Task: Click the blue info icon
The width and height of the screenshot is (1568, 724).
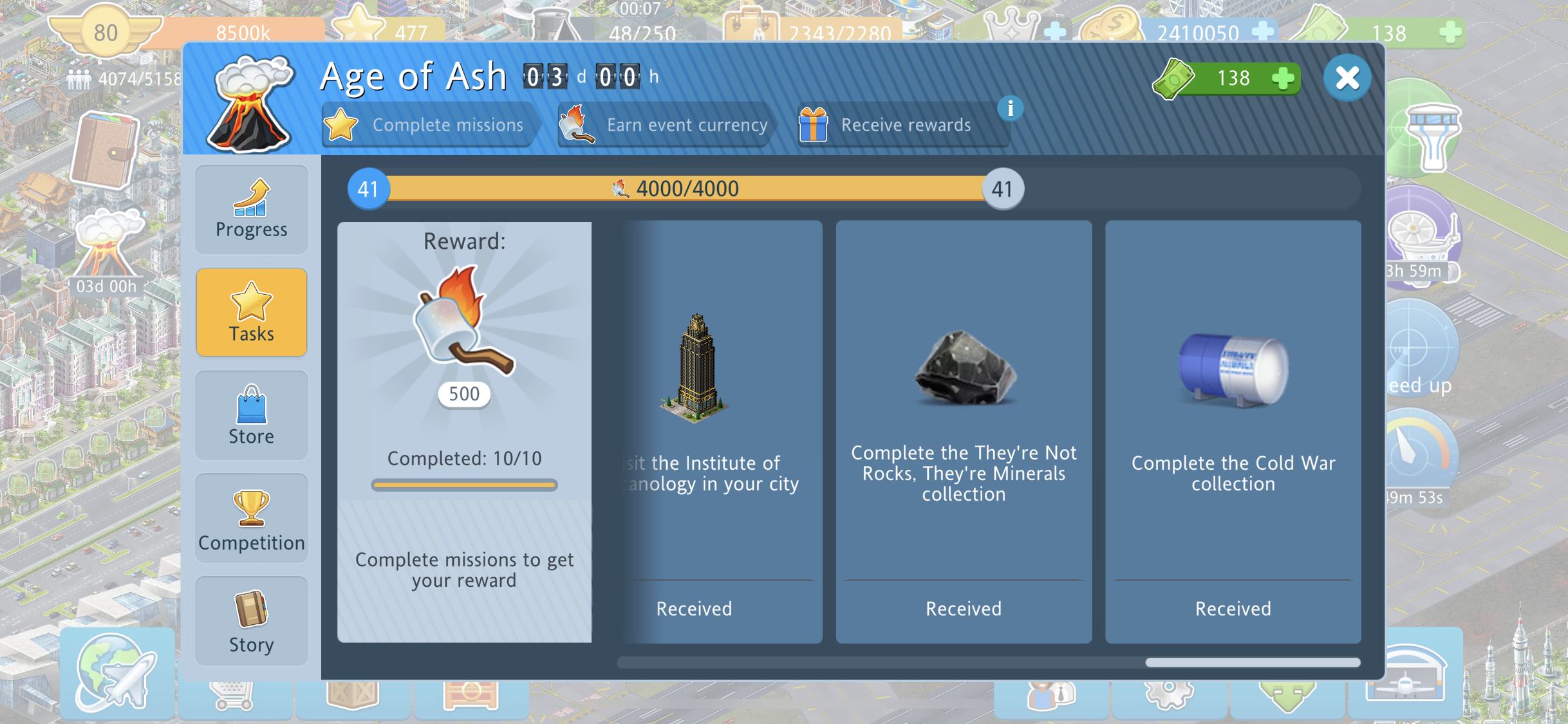Action: coord(1010,109)
